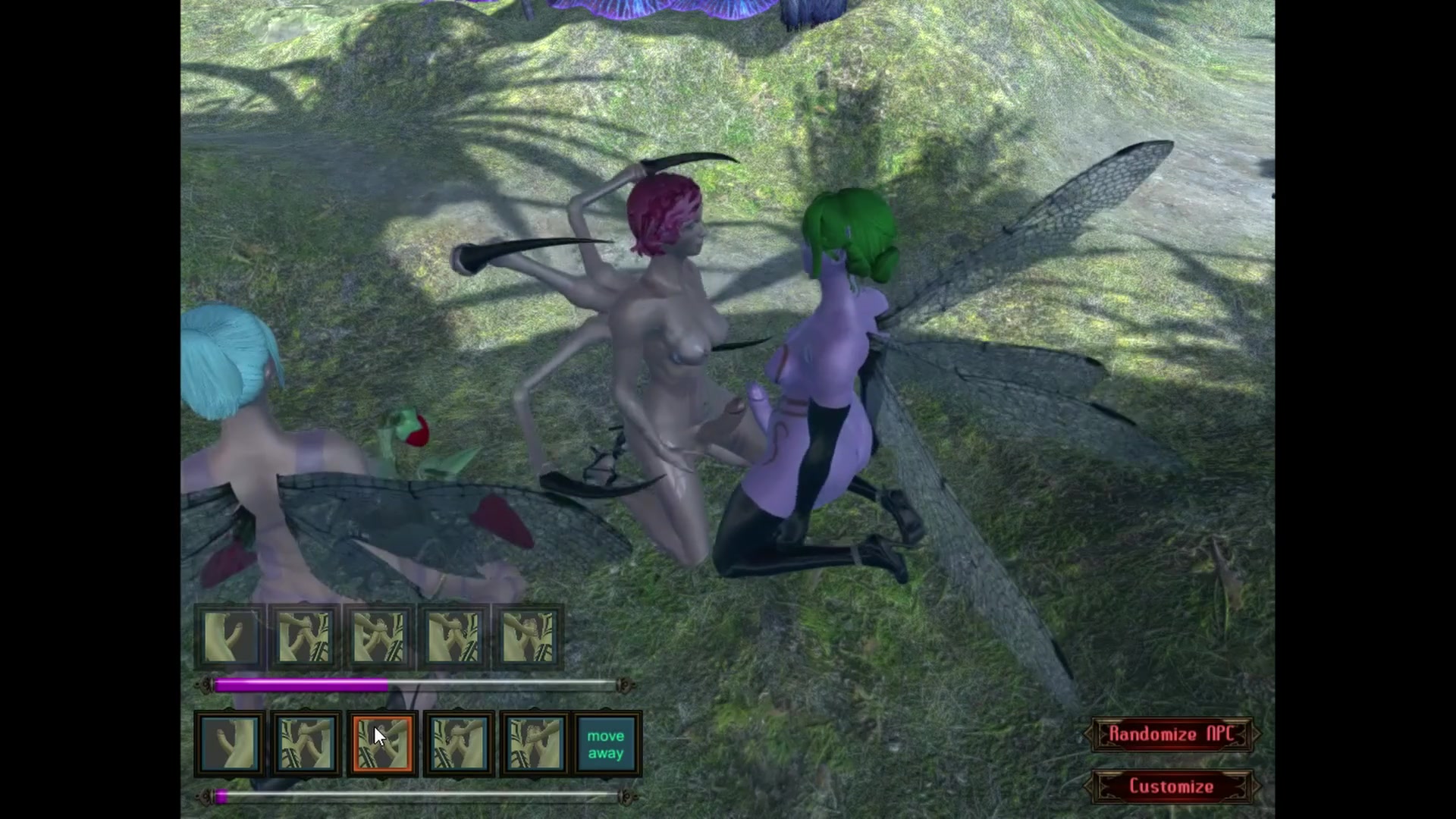Randomize the NPC appearance
The height and width of the screenshot is (819, 1456).
point(1171,734)
